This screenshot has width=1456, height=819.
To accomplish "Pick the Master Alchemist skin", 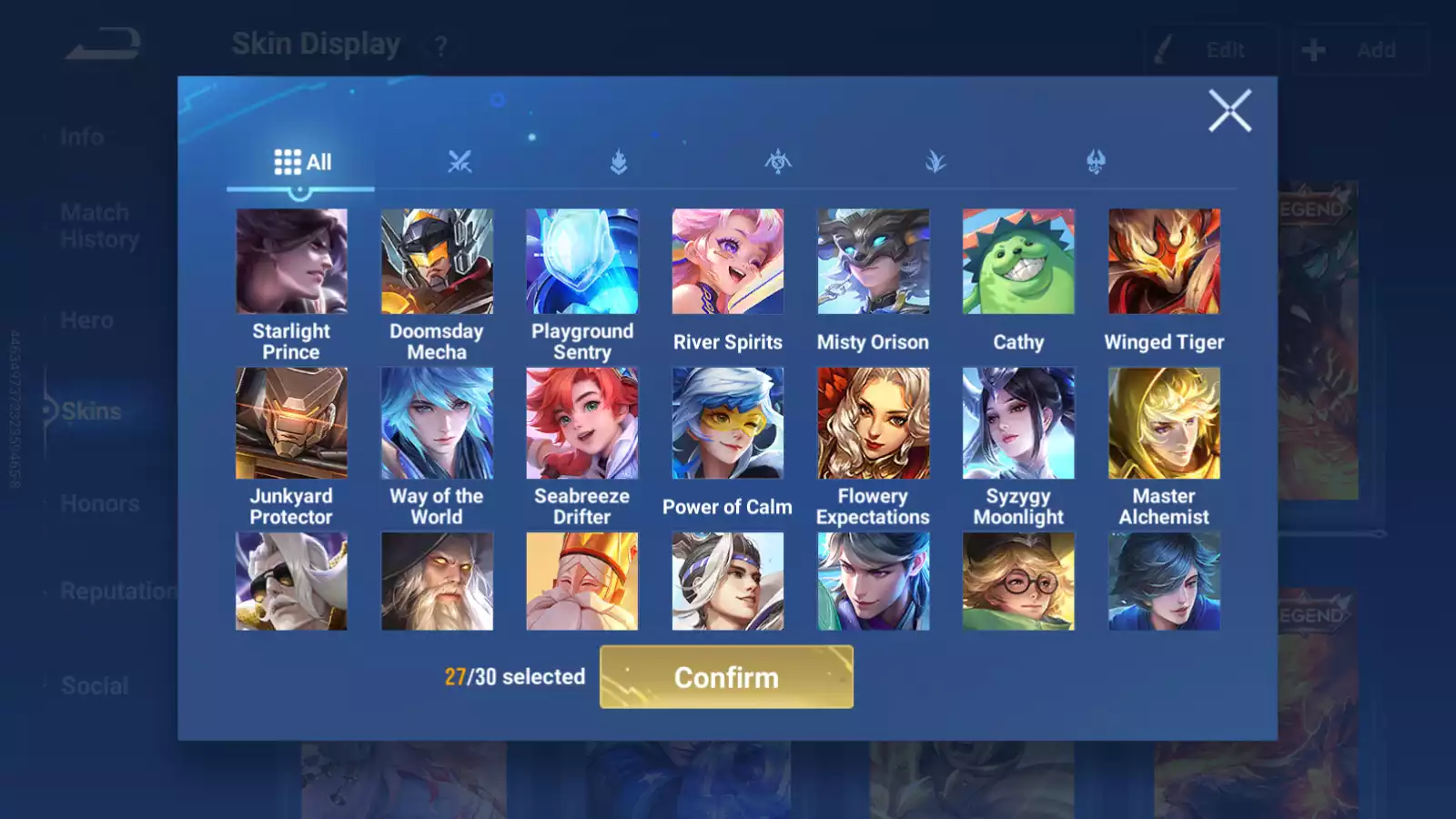I will 1164,423.
